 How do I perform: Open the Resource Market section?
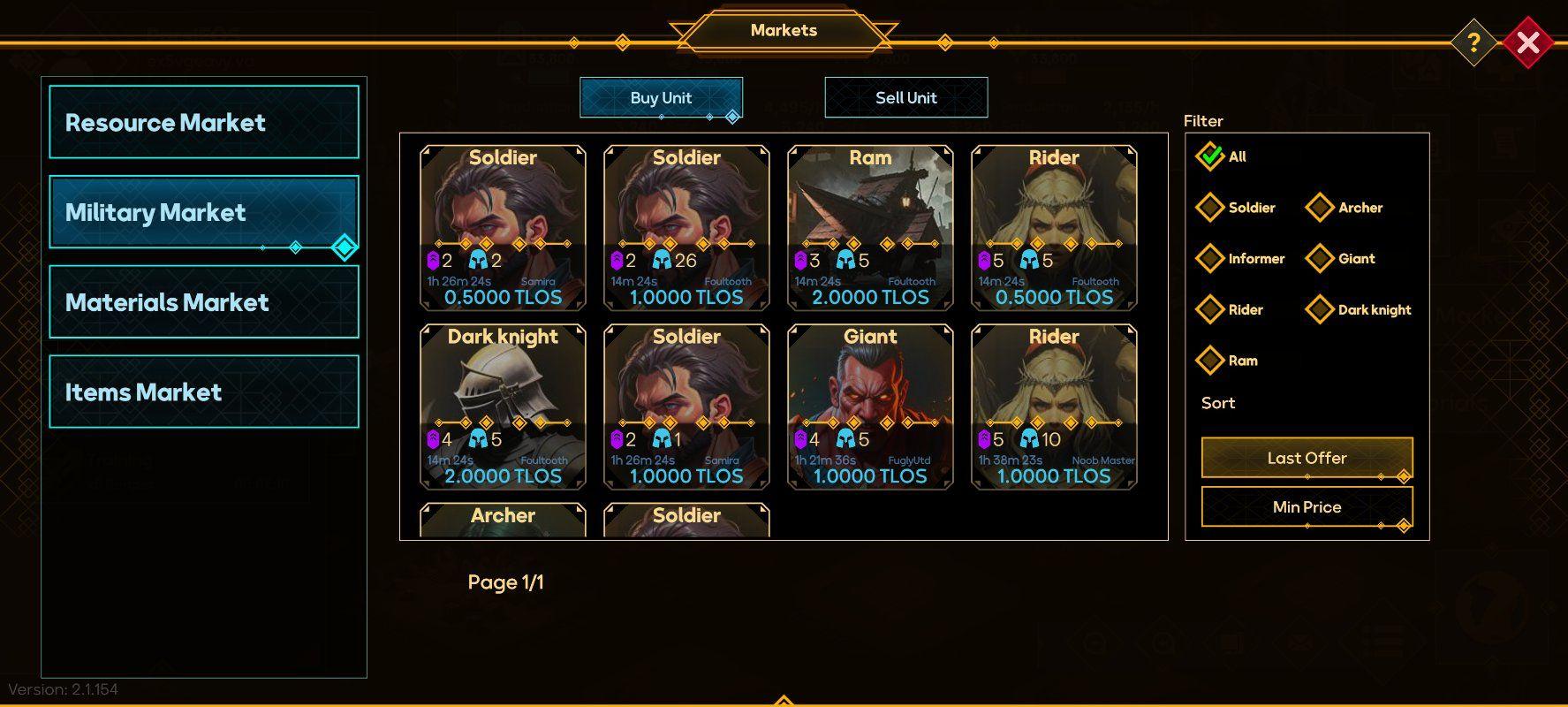click(203, 123)
